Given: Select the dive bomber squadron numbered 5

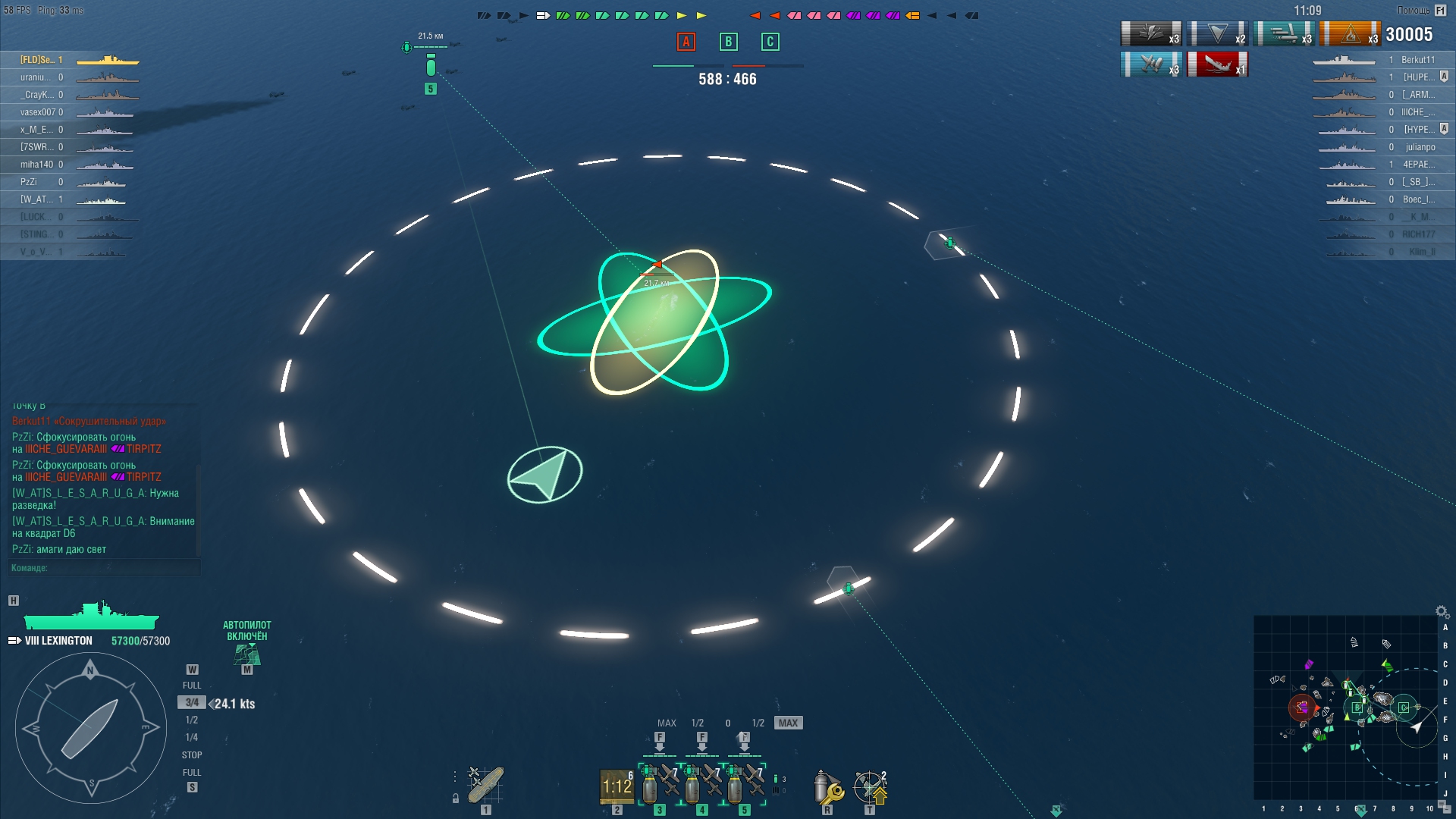Looking at the screenshot, I should click(x=745, y=783).
